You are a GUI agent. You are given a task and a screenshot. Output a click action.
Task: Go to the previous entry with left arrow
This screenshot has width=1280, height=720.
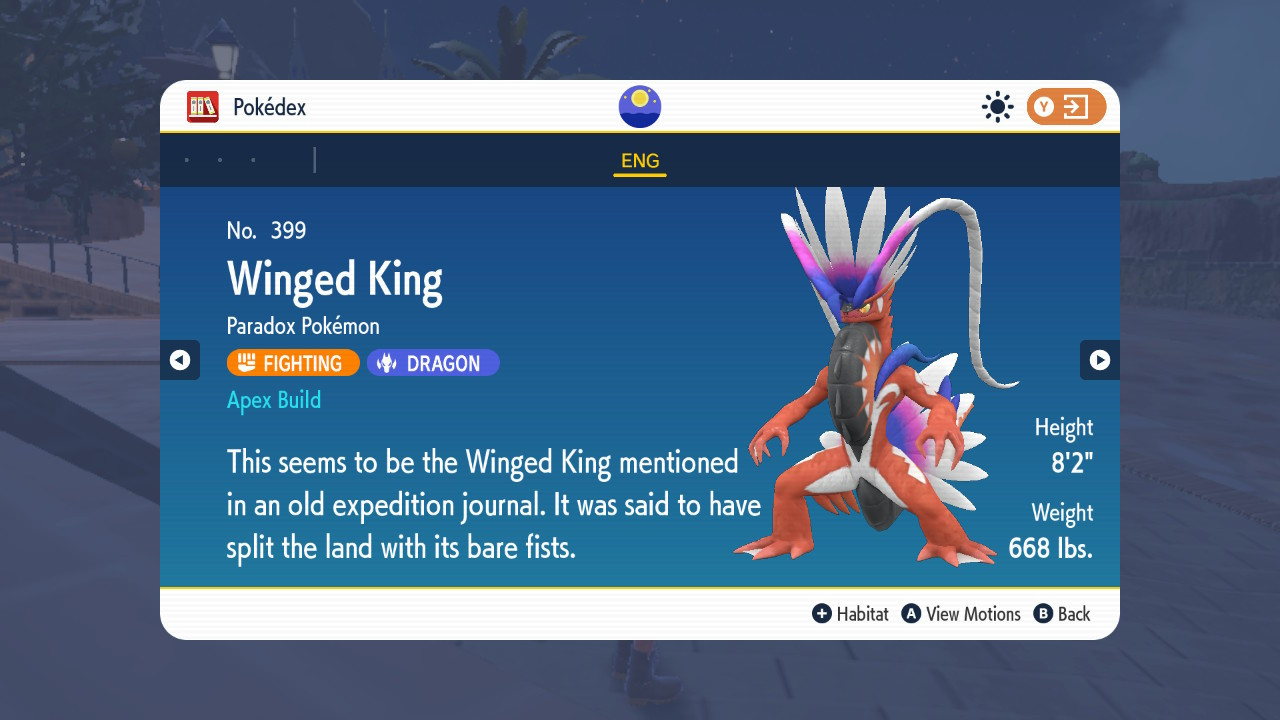[x=180, y=360]
